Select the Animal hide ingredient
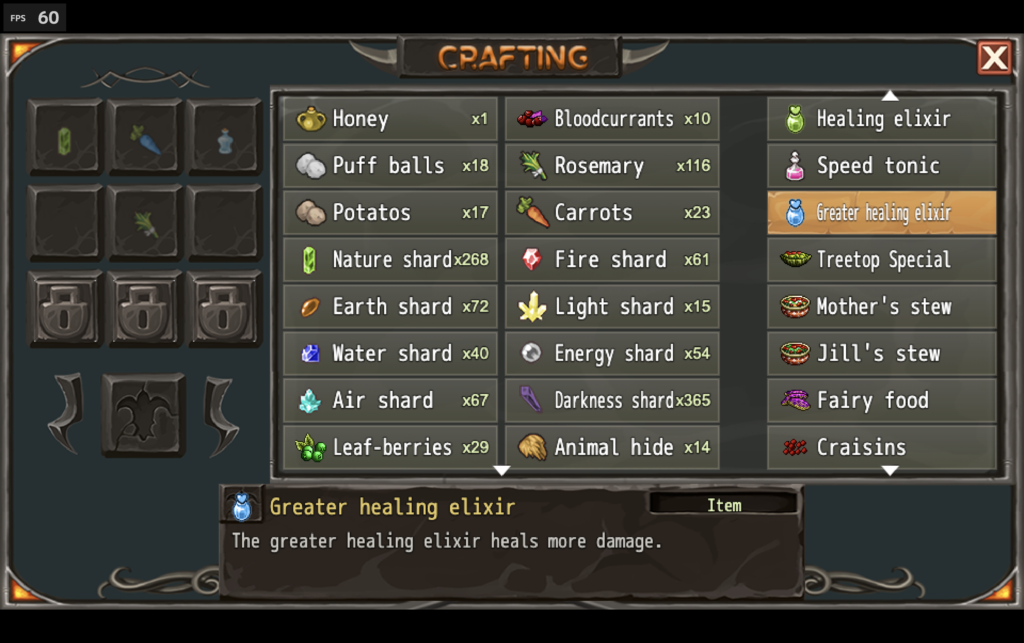Image resolution: width=1024 pixels, height=643 pixels. 612,448
